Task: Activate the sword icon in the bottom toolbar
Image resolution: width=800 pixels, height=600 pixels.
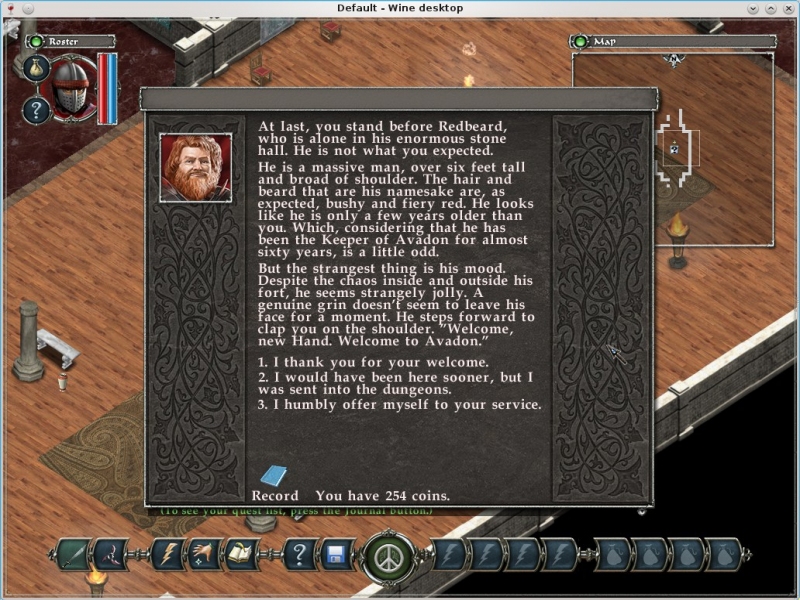Action: click(x=73, y=554)
